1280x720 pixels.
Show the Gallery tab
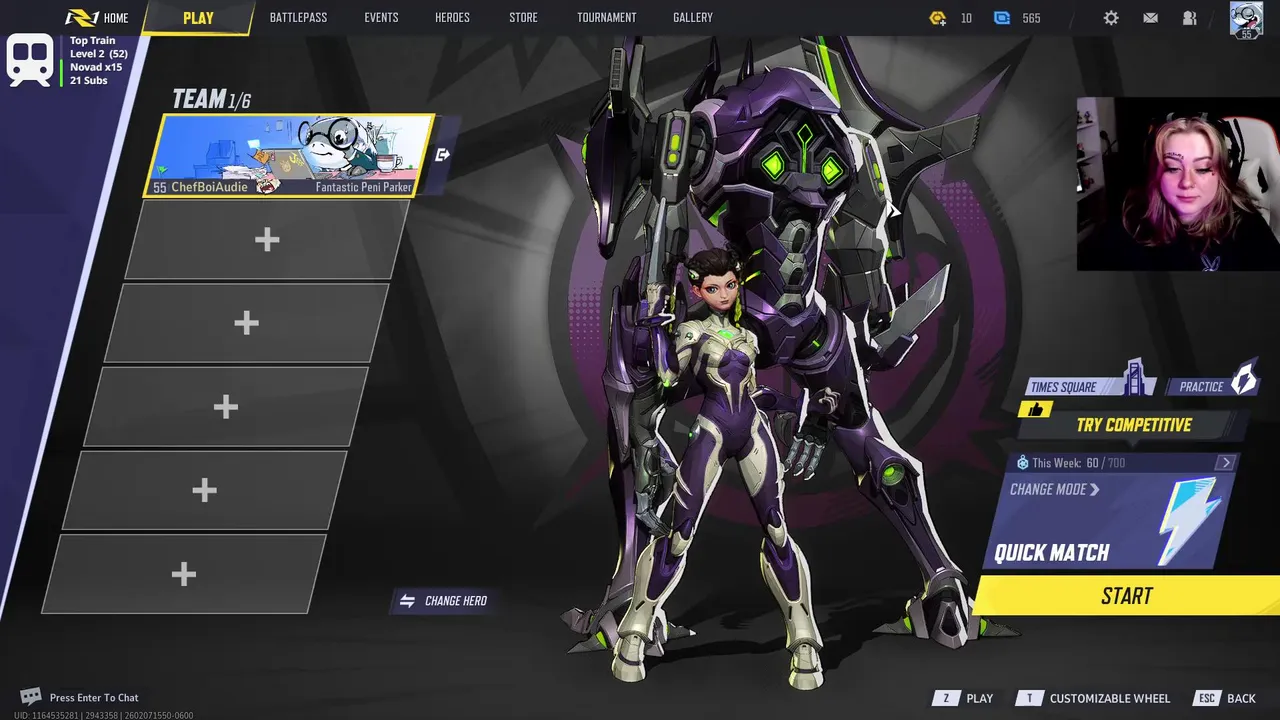692,18
